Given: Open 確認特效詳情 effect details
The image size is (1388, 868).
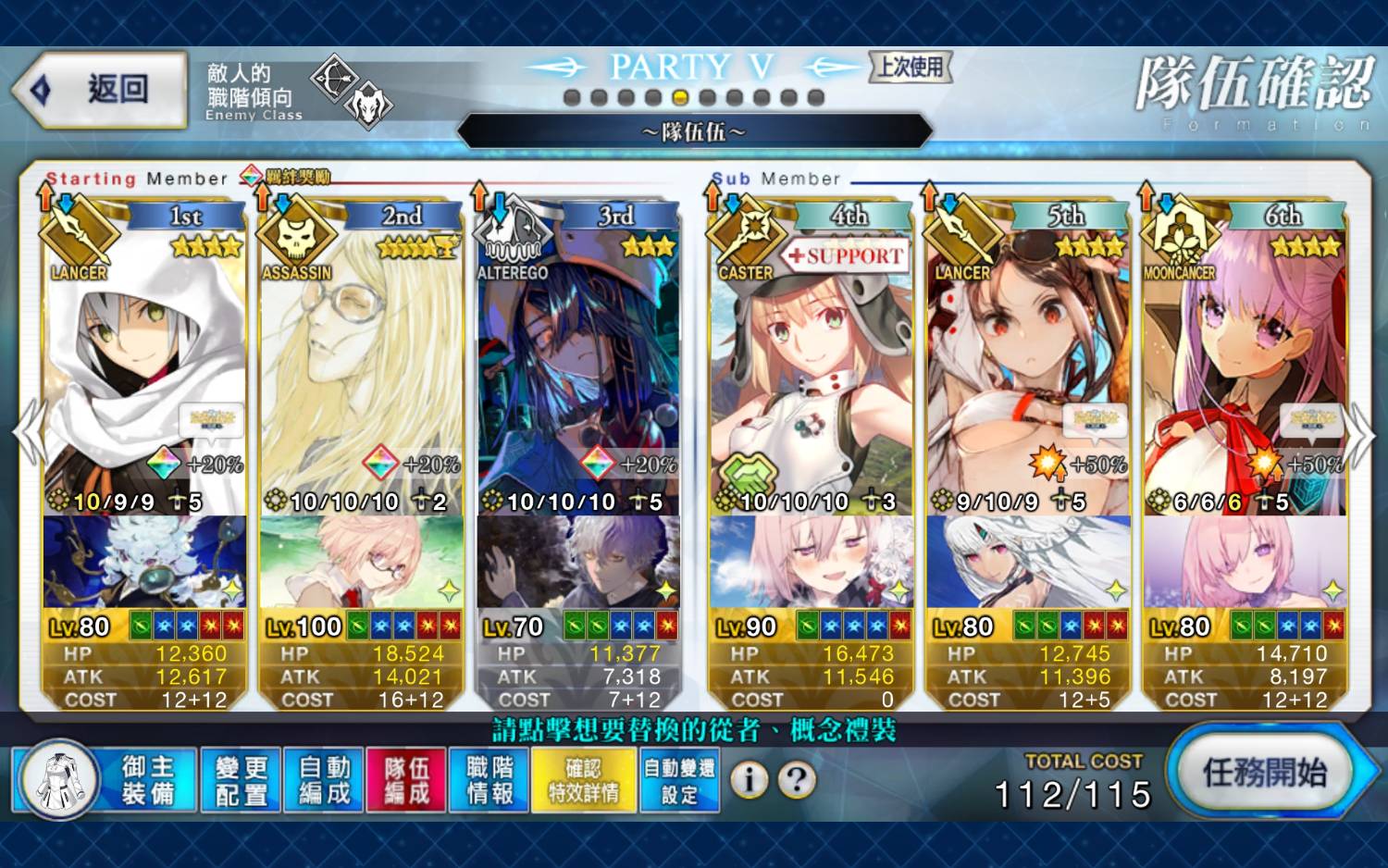Looking at the screenshot, I should [583, 780].
